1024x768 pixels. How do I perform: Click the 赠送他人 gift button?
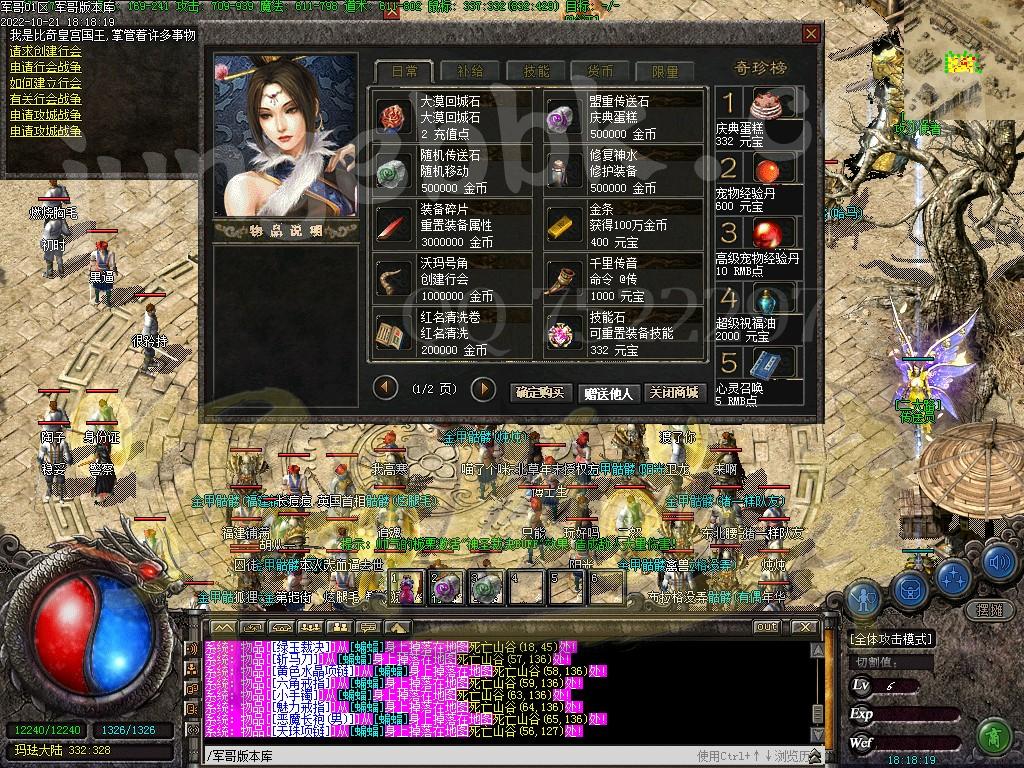[x=609, y=393]
